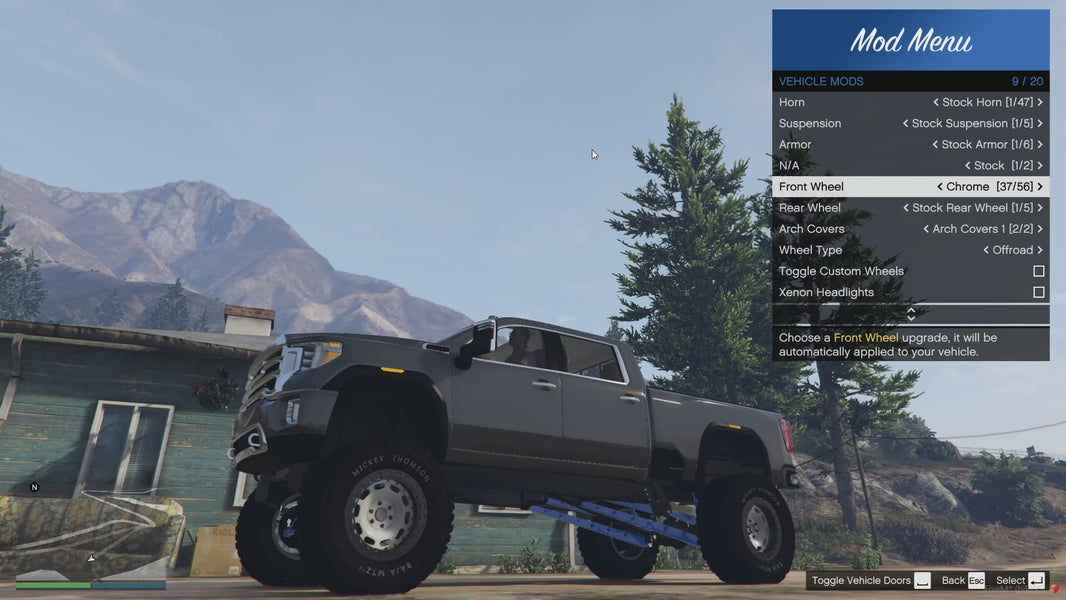Click left arrow on Rear Wheel row
Viewport: 1066px width, 600px height.
pos(906,208)
